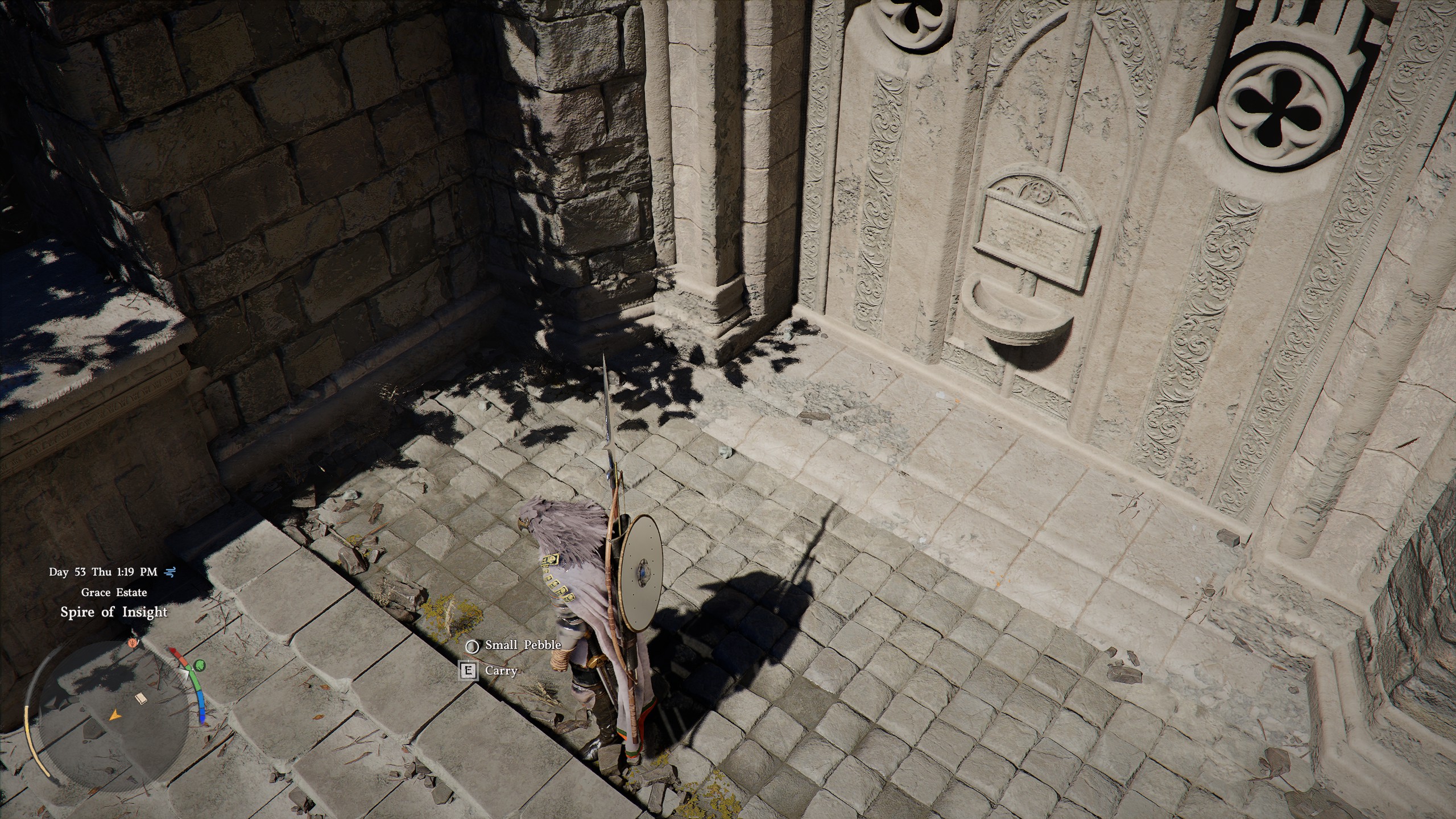Viewport: 1456px width, 819px height.
Task: Click the white compass arrow on the minimap rim
Action: tap(186, 673)
